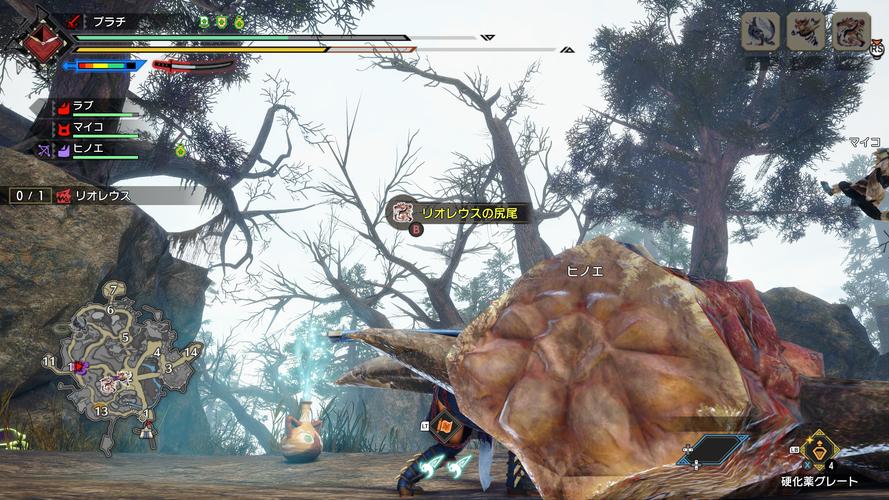Click the first monster icon at top right

coord(760,32)
